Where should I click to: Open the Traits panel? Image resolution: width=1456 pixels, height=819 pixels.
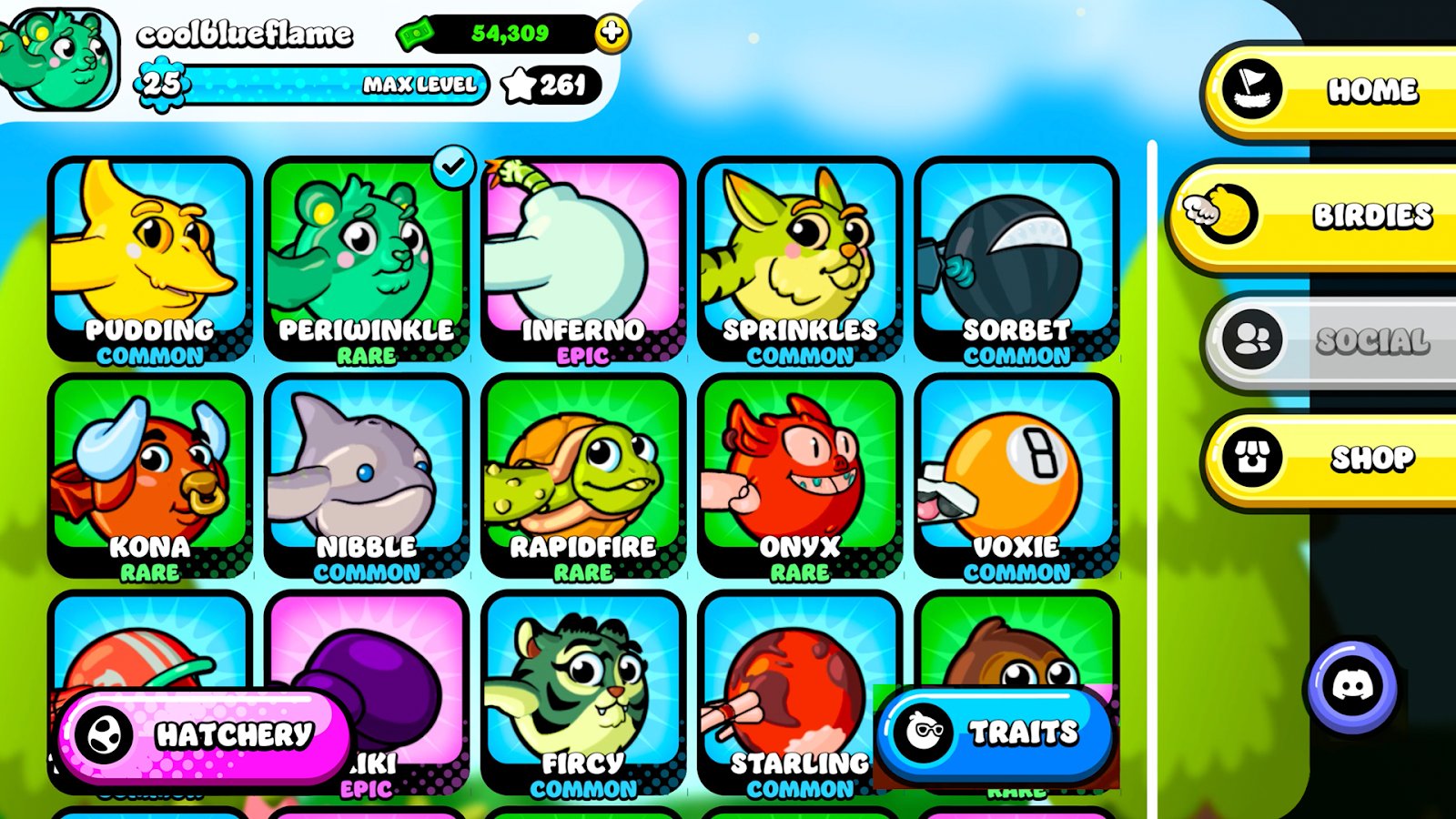(995, 733)
